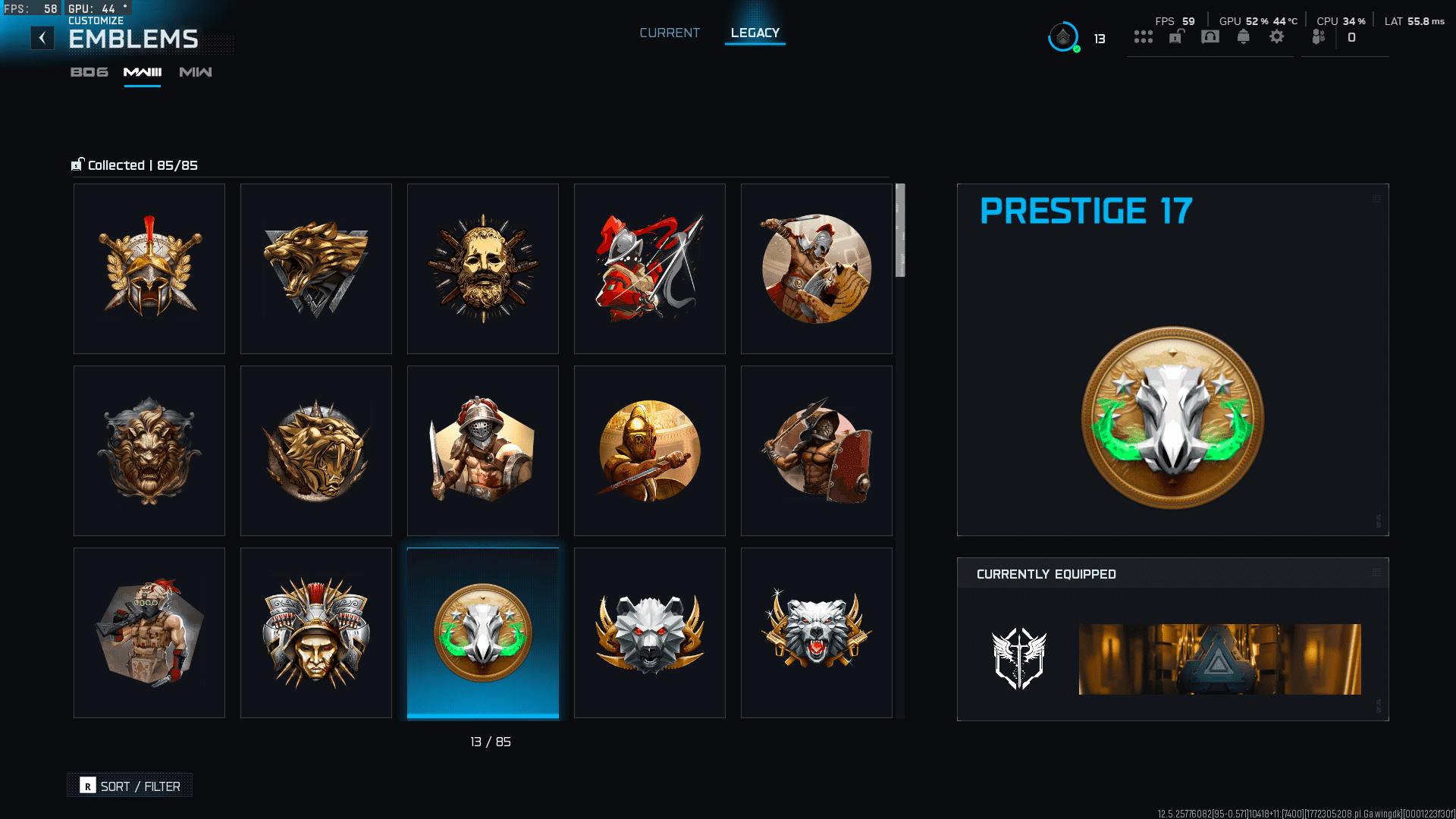Open the apps grid icon
Viewport: 1456px width, 819px height.
click(x=1144, y=36)
